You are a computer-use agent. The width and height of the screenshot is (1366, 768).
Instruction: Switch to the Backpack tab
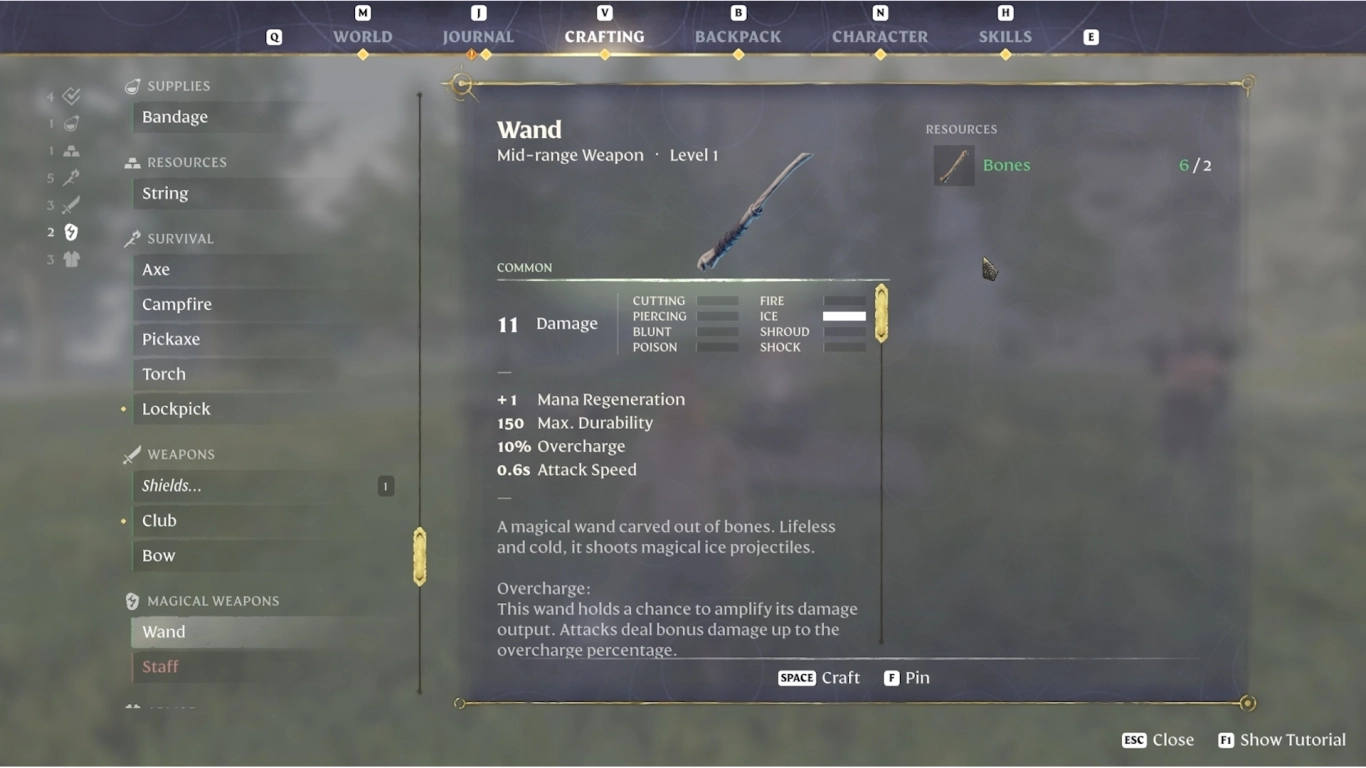[x=738, y=37]
